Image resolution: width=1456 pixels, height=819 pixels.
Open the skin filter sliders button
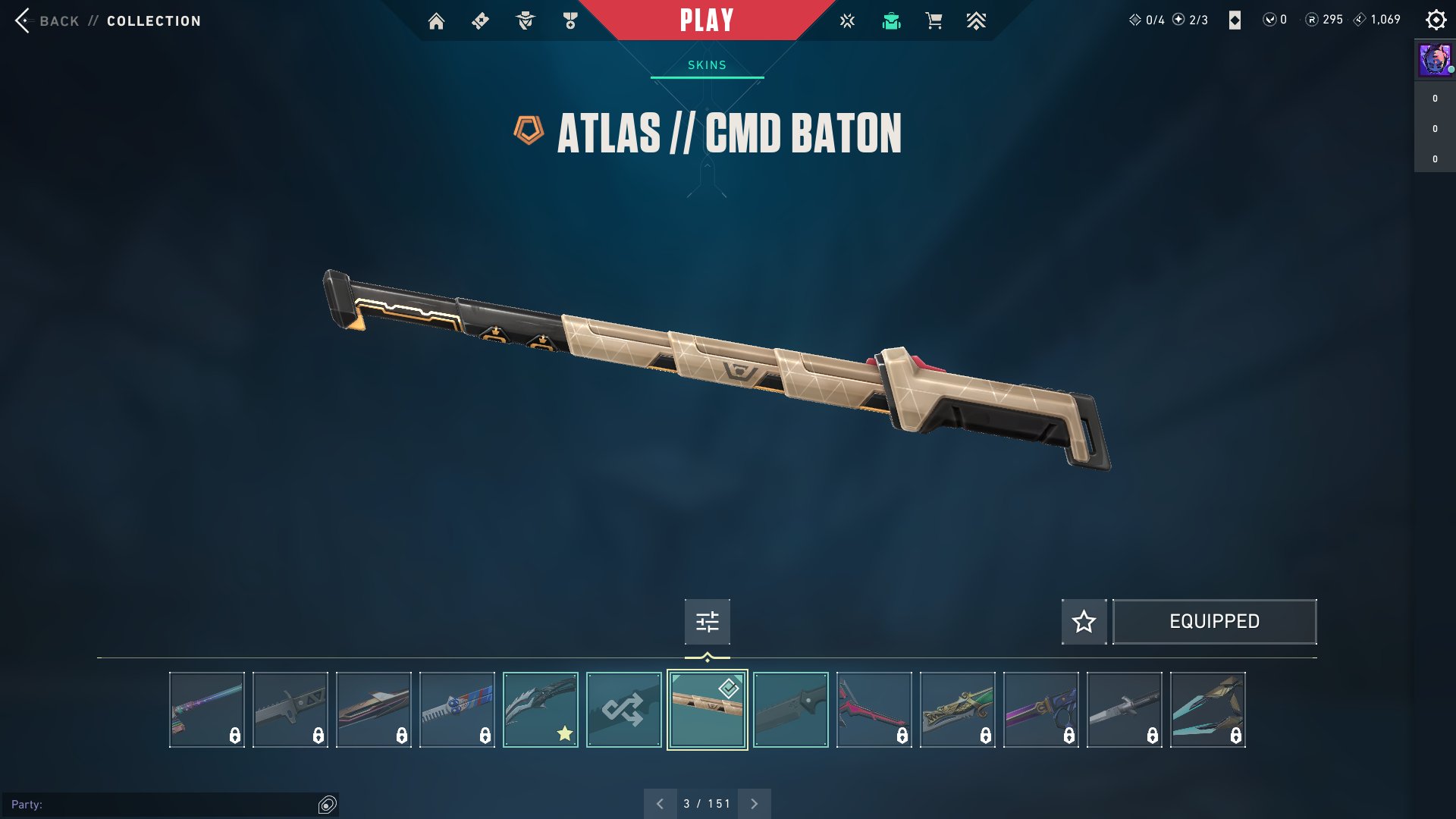point(707,622)
